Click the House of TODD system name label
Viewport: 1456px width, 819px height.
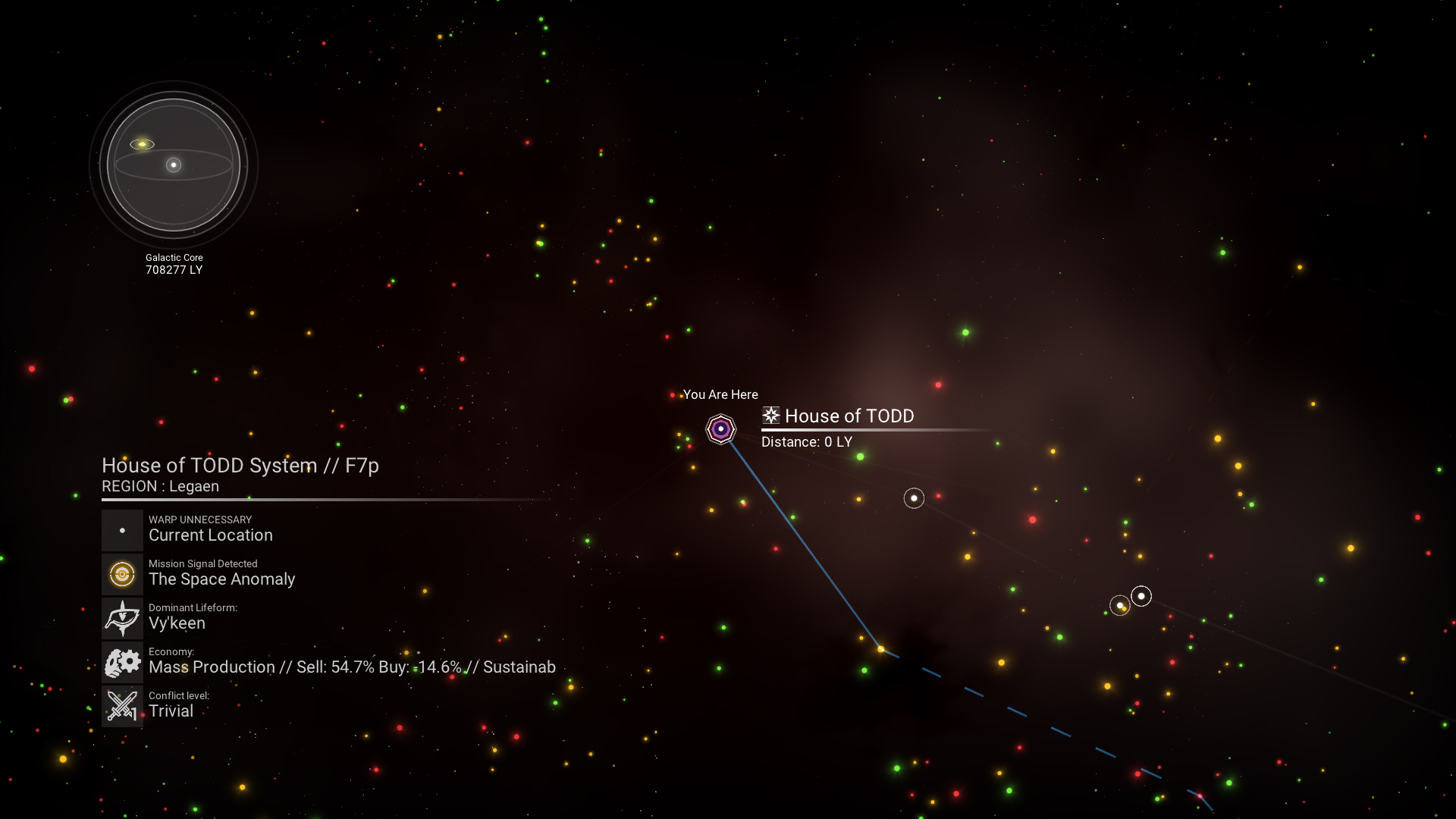pos(849,416)
